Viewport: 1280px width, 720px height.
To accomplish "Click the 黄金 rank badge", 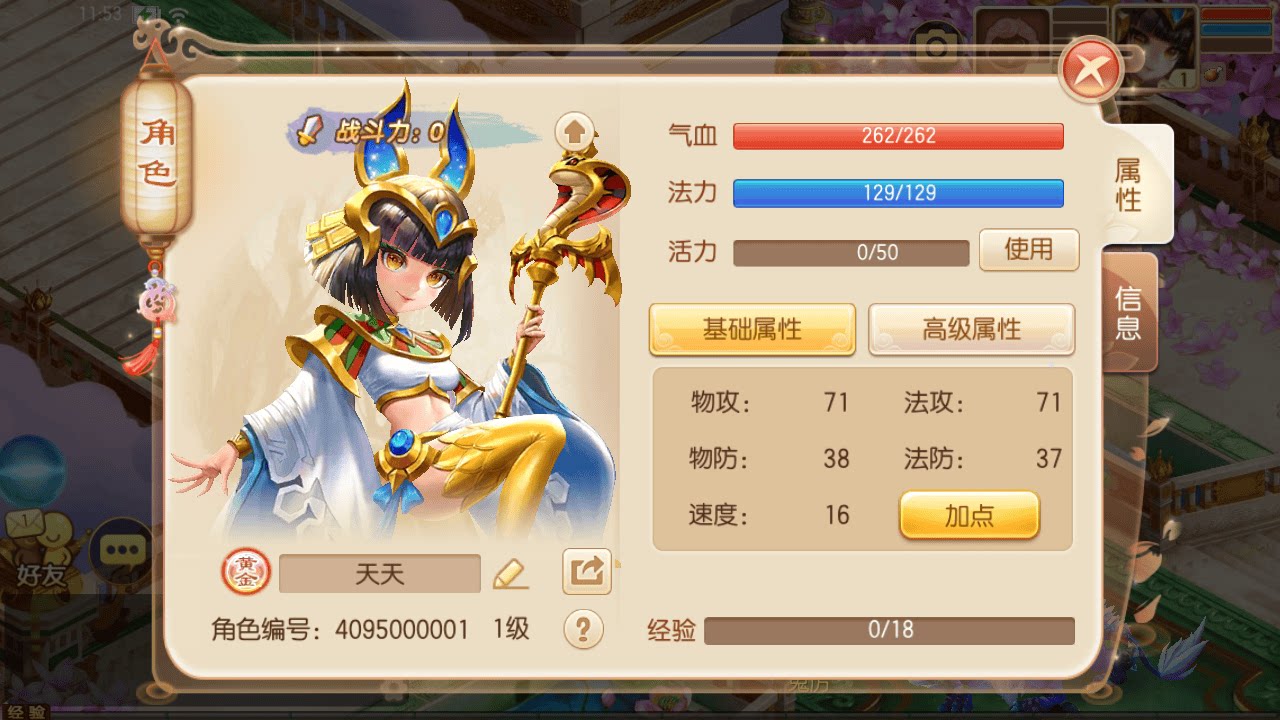I will tap(245, 571).
